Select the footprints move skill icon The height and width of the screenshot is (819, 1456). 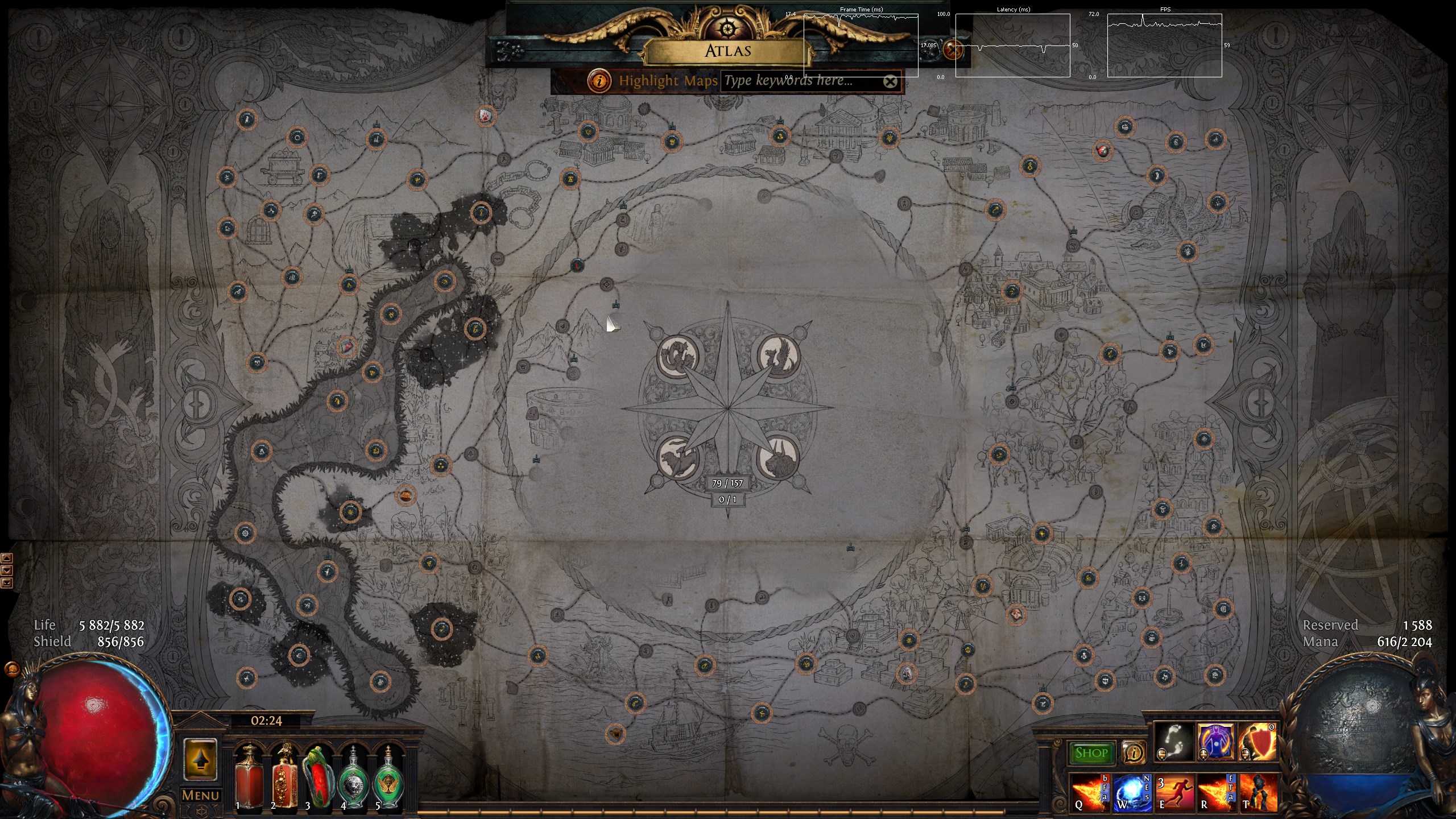pyautogui.click(x=1174, y=742)
